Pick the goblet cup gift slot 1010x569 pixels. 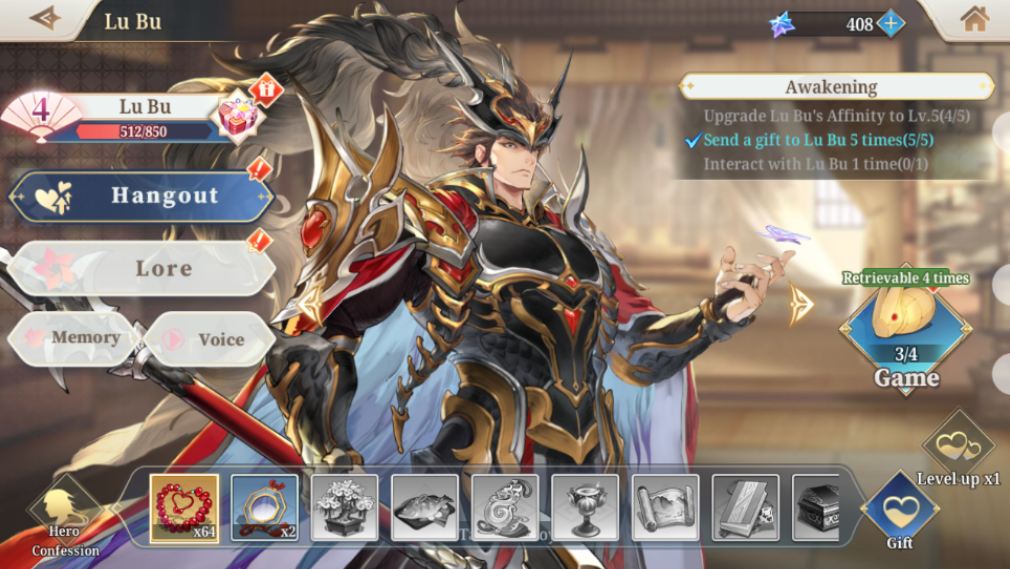pyautogui.click(x=585, y=508)
